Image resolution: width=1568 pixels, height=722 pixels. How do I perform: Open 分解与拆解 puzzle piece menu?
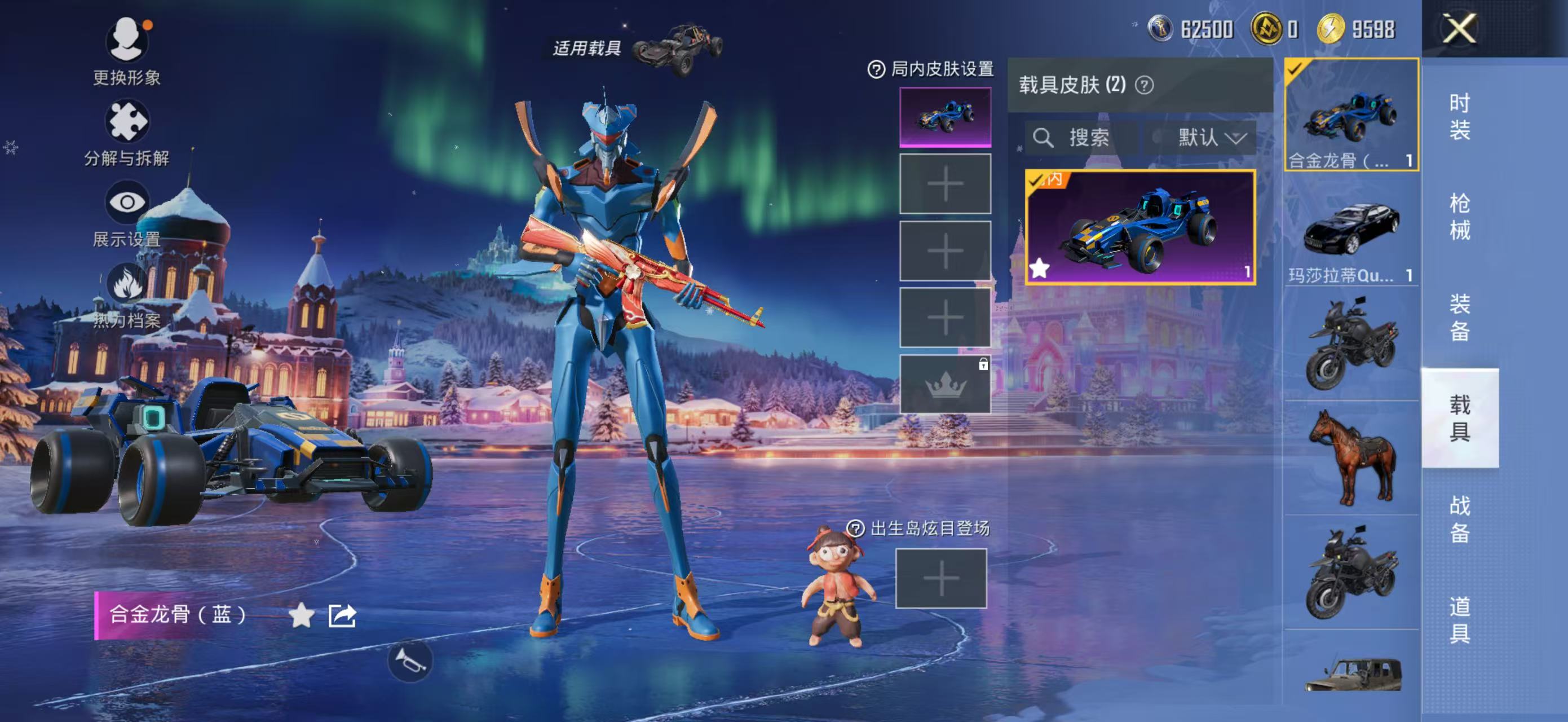pos(127,122)
